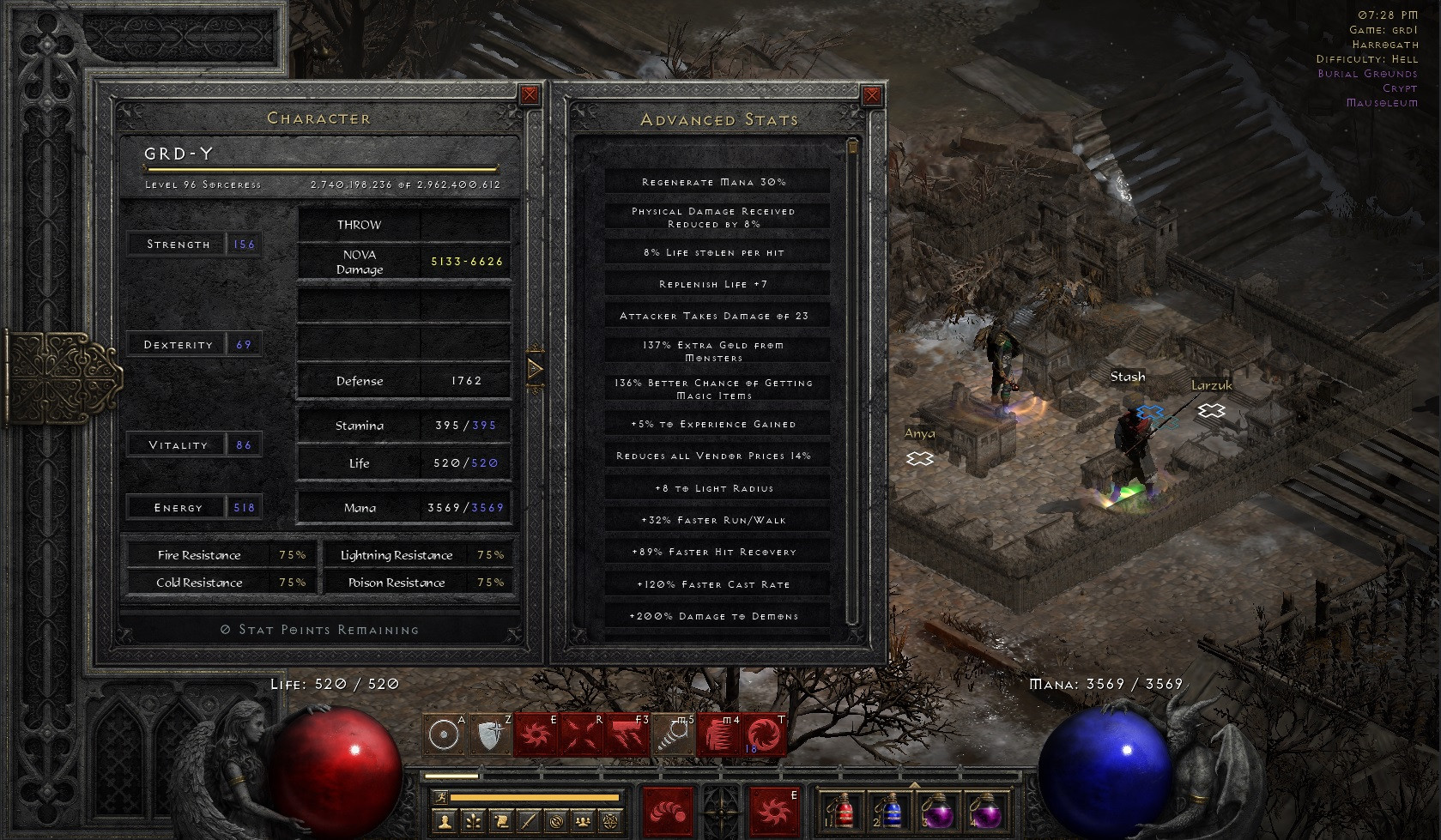
Task: Select the Energy Shield skill bound to Z
Action: (x=491, y=735)
